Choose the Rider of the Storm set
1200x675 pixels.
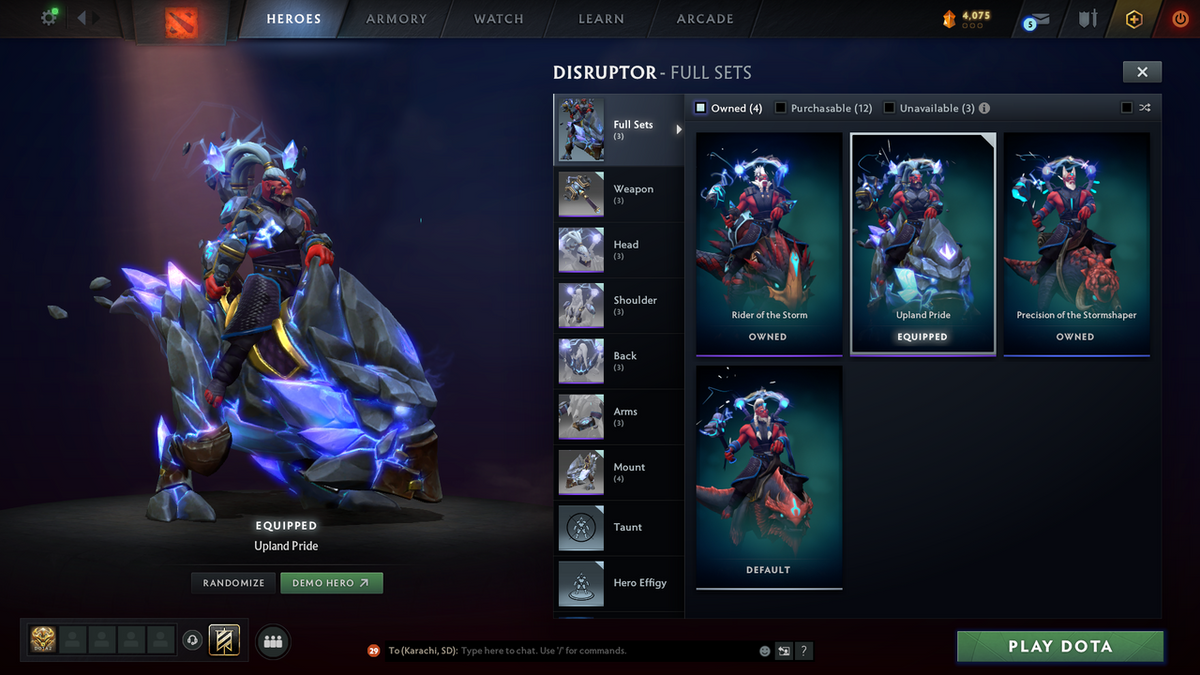[768, 243]
